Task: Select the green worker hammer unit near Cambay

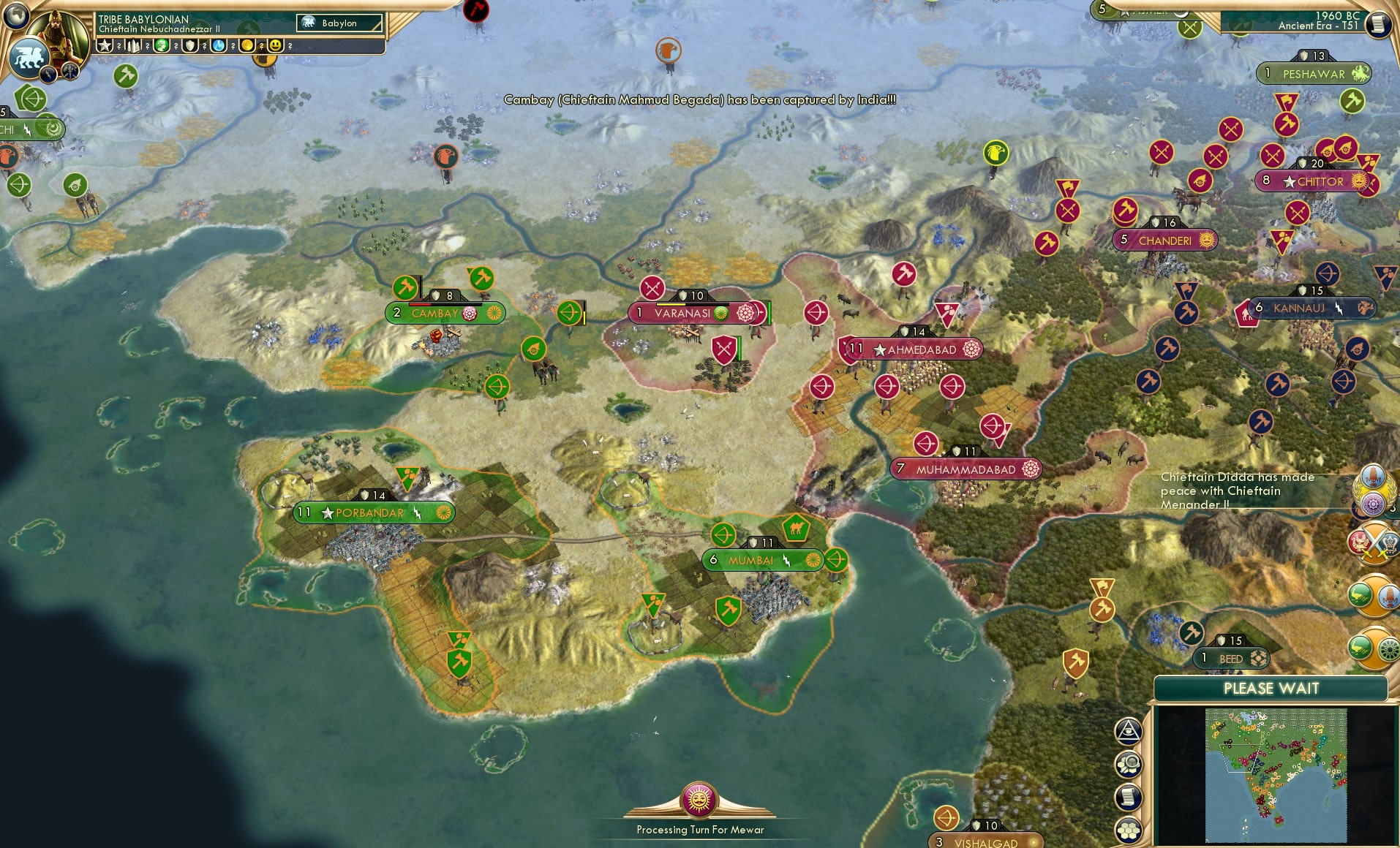Action: pyautogui.click(x=404, y=287)
